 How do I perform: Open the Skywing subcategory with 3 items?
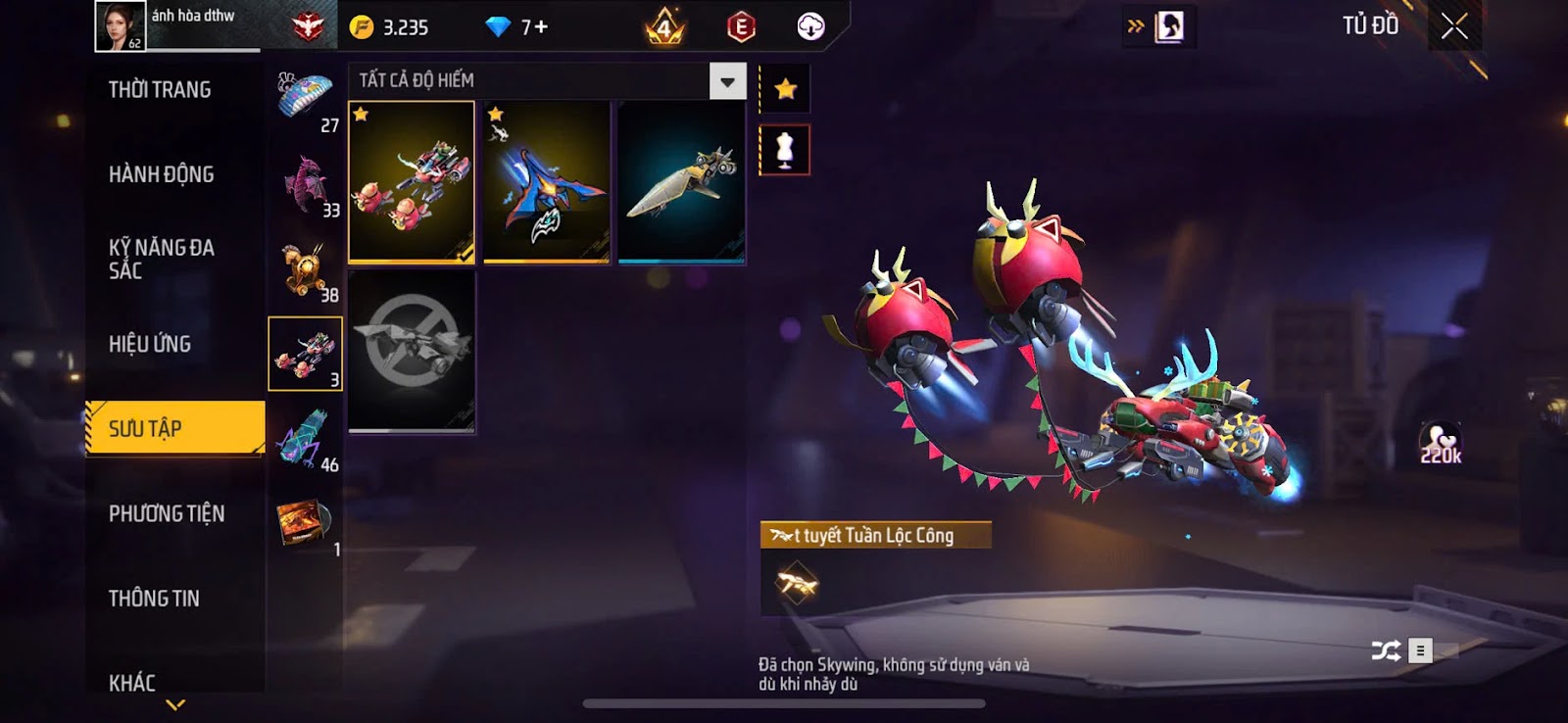[x=306, y=354]
